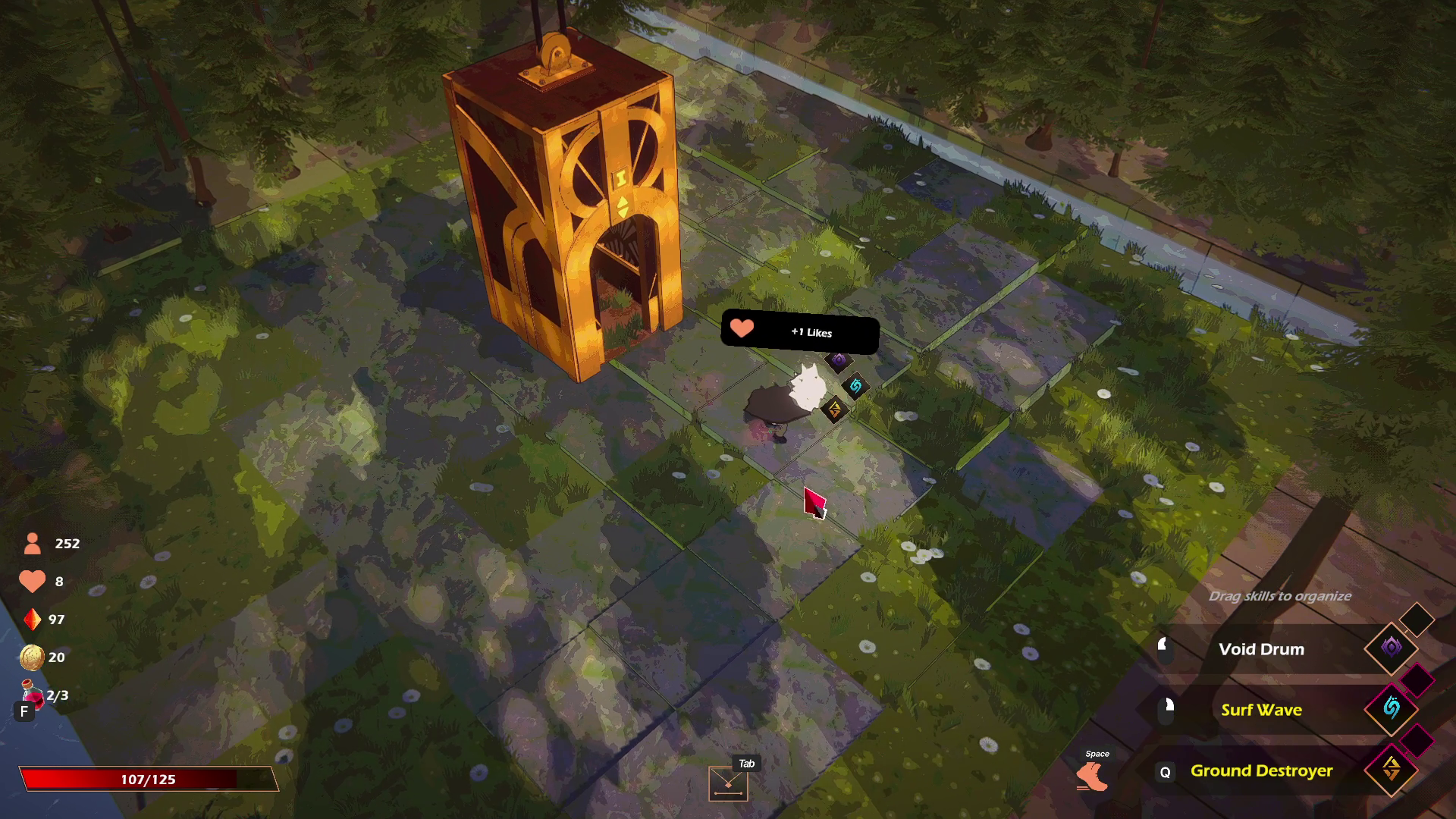Choose the Ground Destroyer skill row
1456x819 pixels.
[x=1261, y=770]
